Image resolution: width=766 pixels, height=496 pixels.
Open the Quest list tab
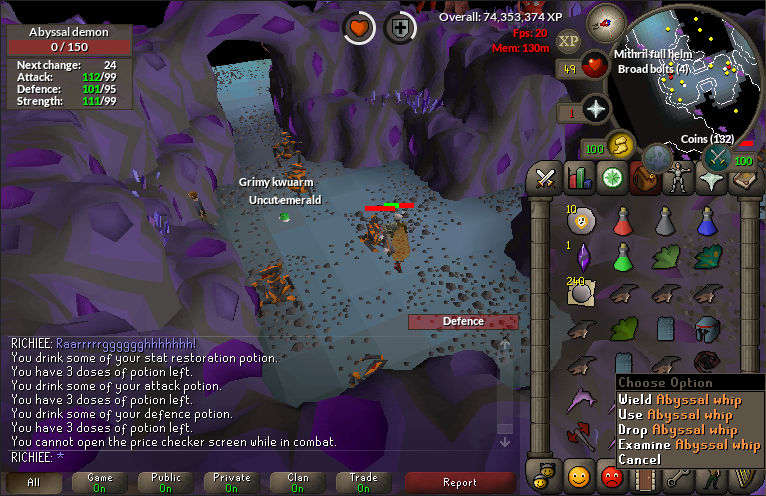611,179
